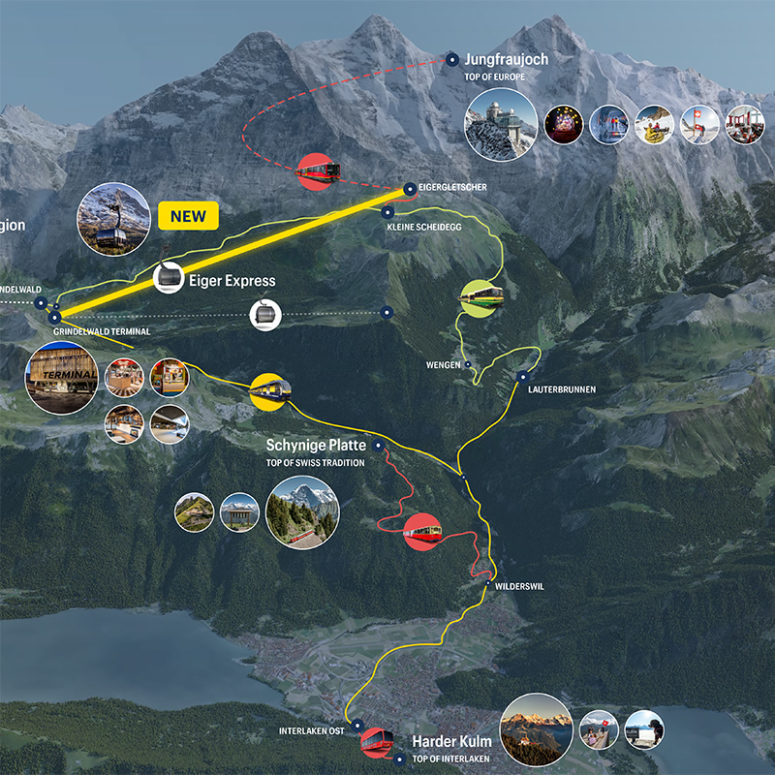Viewport: 775px width, 775px height.
Task: Select the Eigergletscher station marker
Action: click(409, 188)
